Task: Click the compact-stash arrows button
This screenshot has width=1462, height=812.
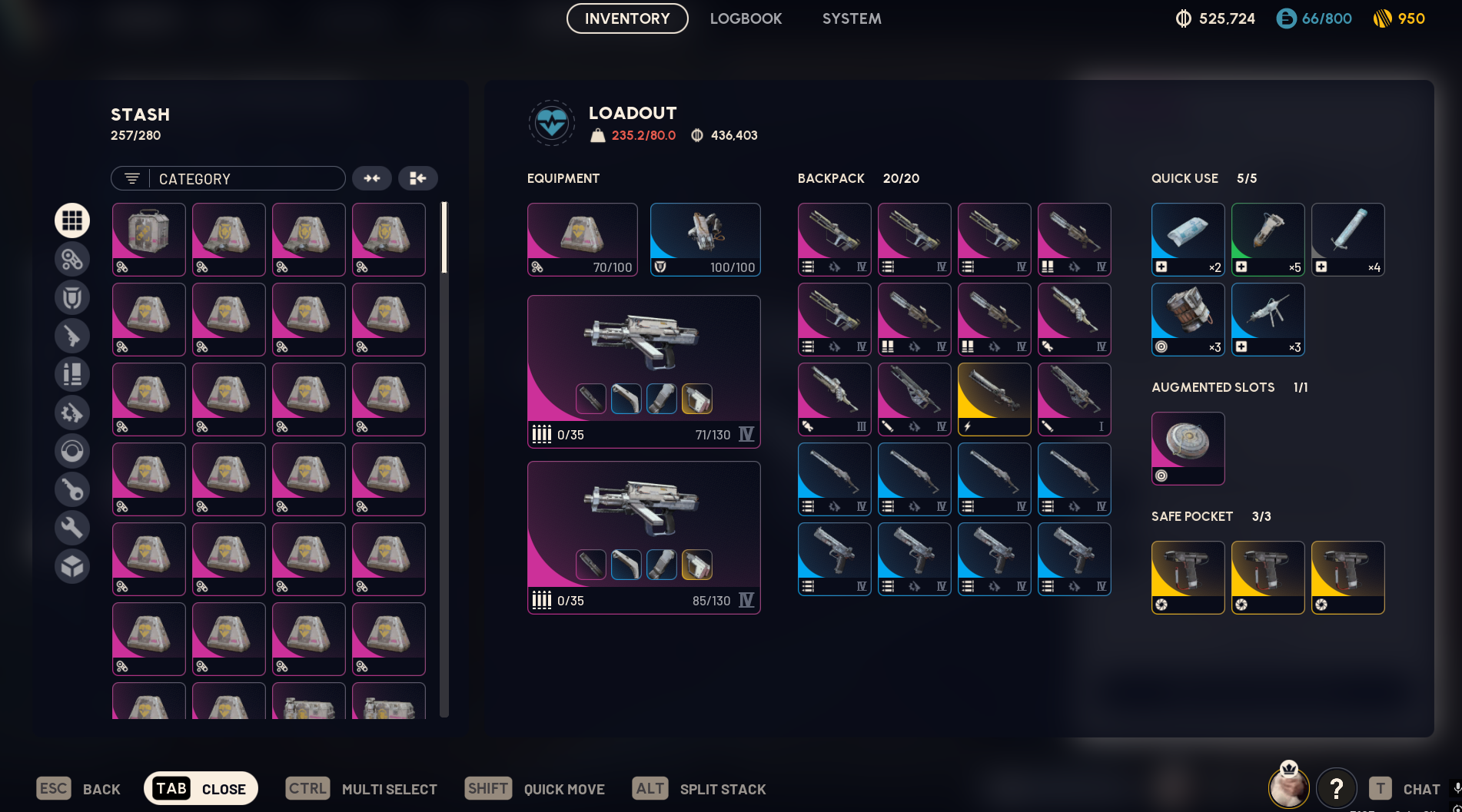Action: coord(373,178)
